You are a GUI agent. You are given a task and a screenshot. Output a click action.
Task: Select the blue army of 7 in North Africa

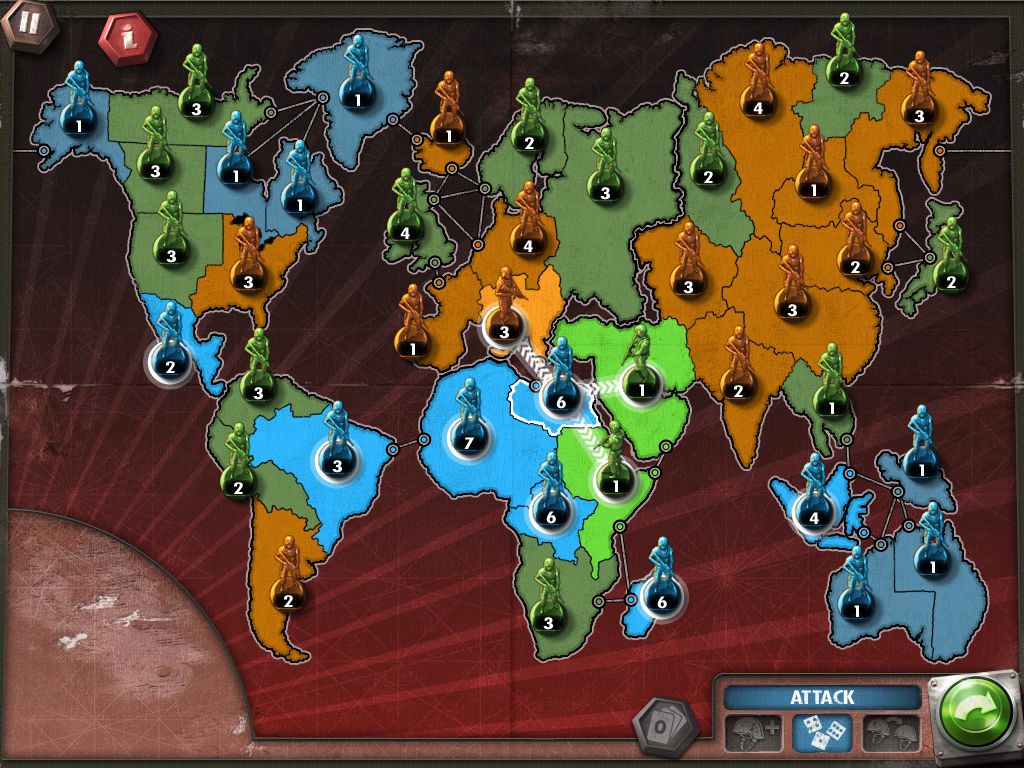pyautogui.click(x=466, y=440)
